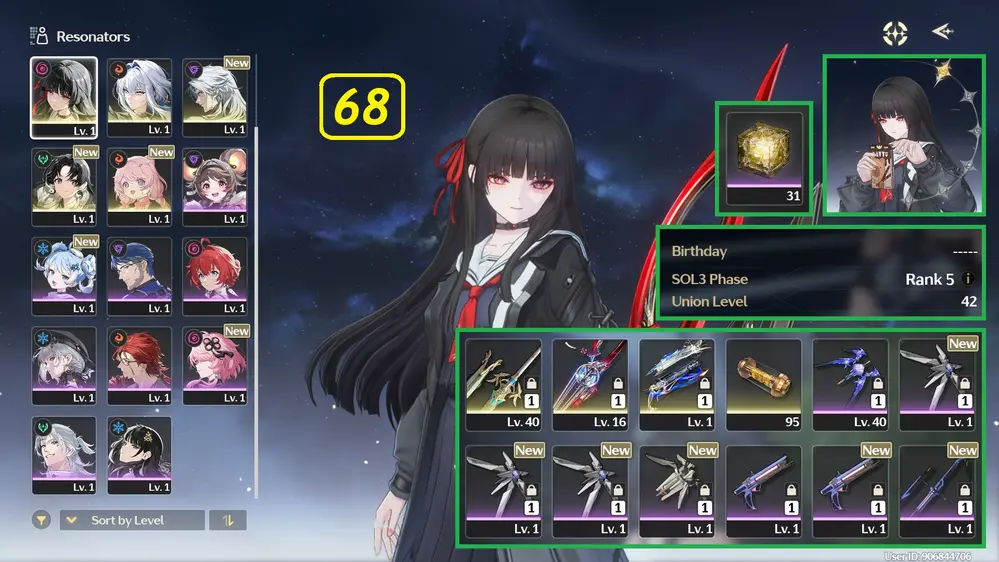Choose the pink-haired resonator marked New with Fusion icon
Image resolution: width=999 pixels, height=562 pixels.
140,186
